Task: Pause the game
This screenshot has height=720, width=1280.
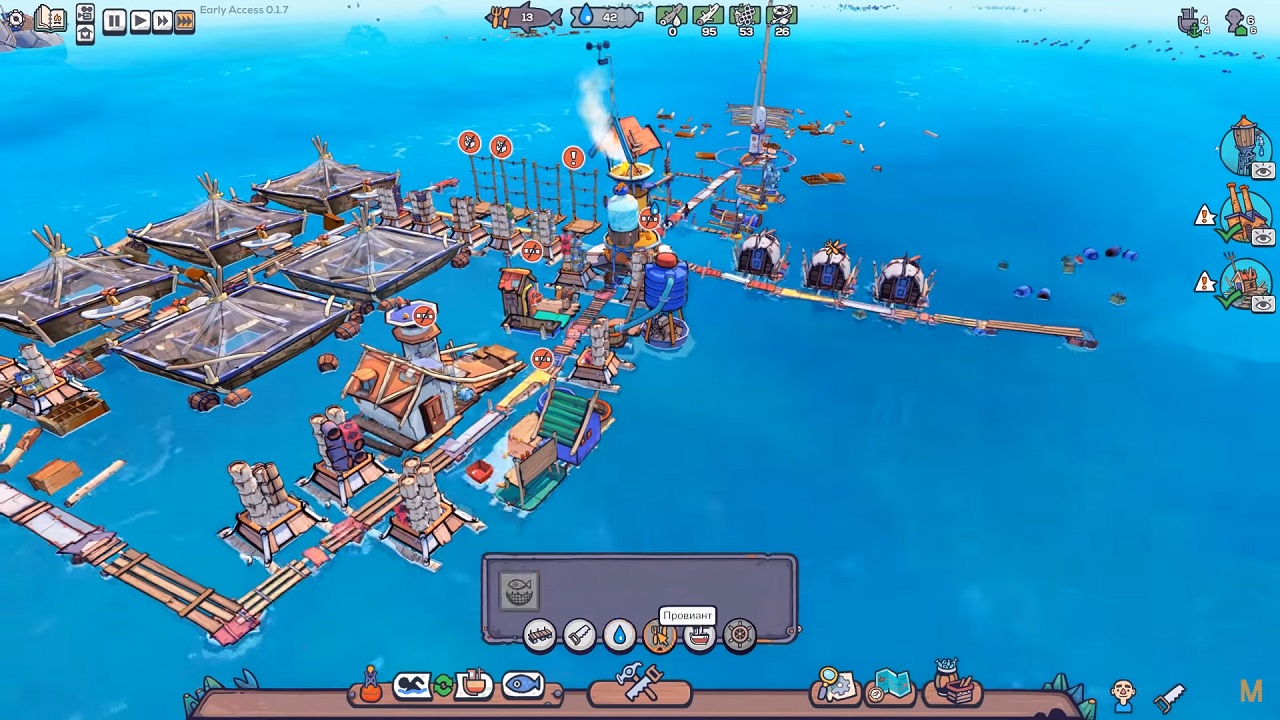Action: (114, 20)
